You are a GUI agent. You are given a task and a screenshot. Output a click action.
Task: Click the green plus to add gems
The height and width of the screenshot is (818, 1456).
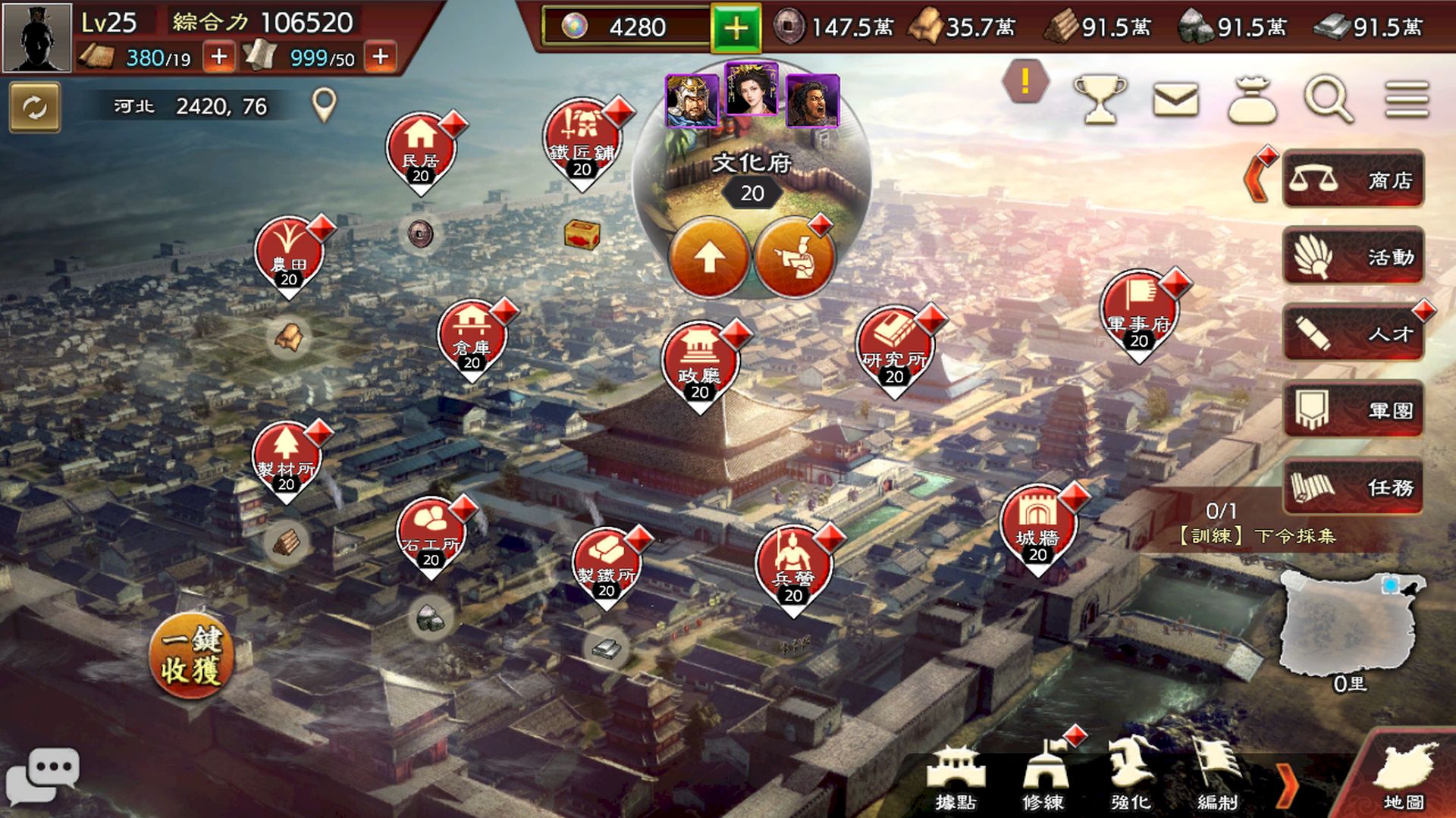coord(735,28)
